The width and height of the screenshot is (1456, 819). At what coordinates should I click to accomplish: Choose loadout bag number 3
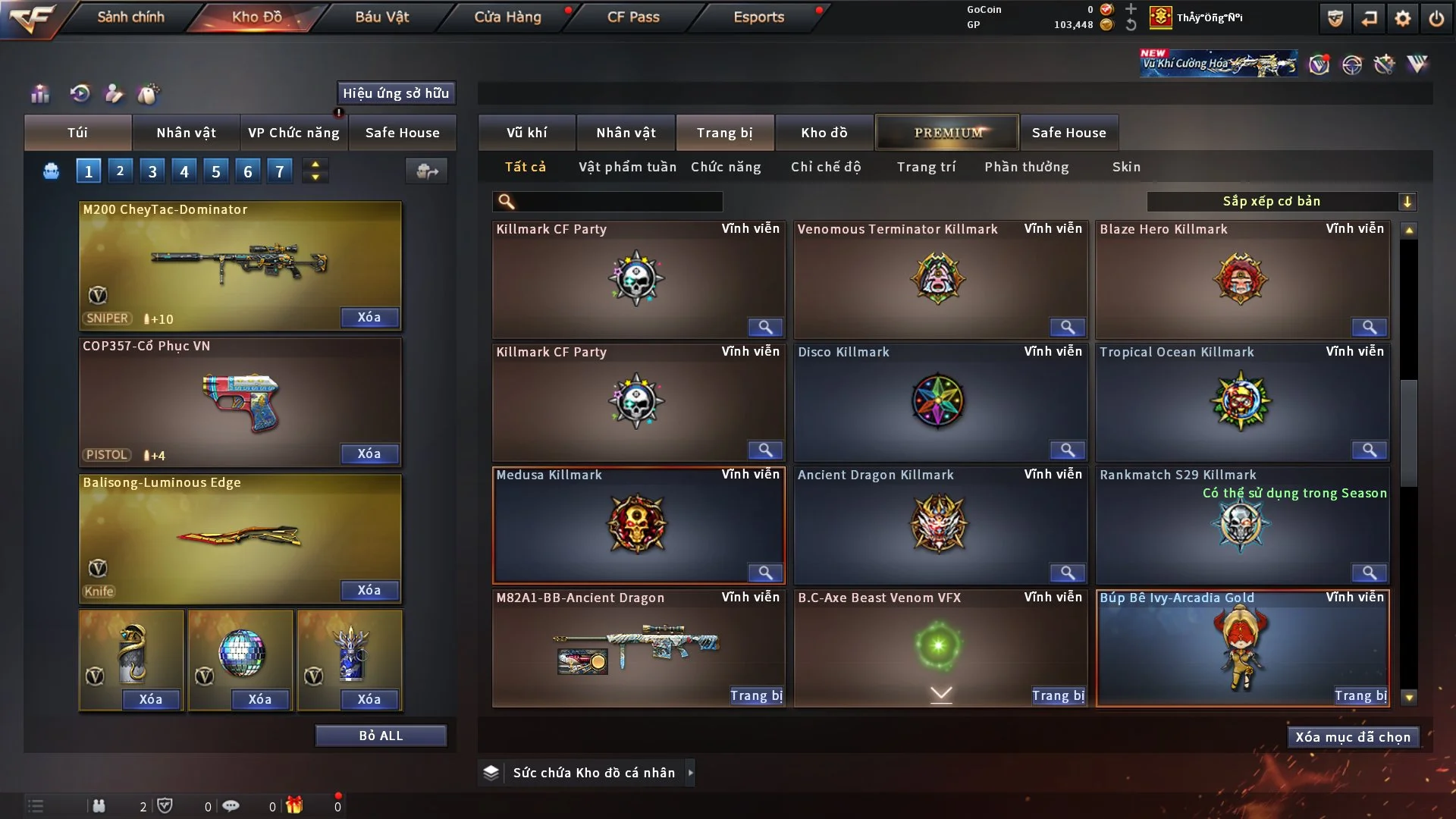152,171
